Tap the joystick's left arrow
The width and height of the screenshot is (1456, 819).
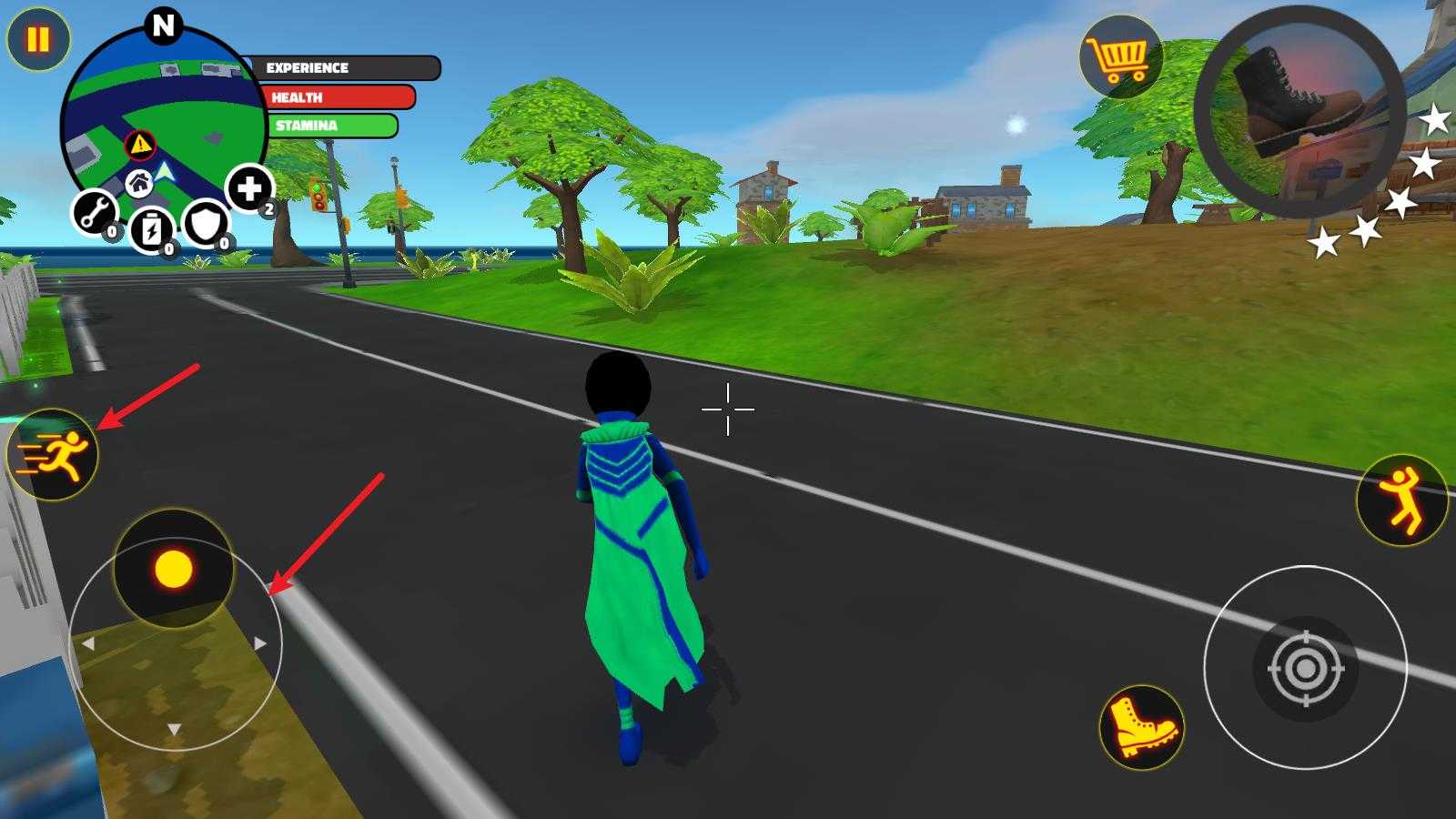pyautogui.click(x=88, y=643)
